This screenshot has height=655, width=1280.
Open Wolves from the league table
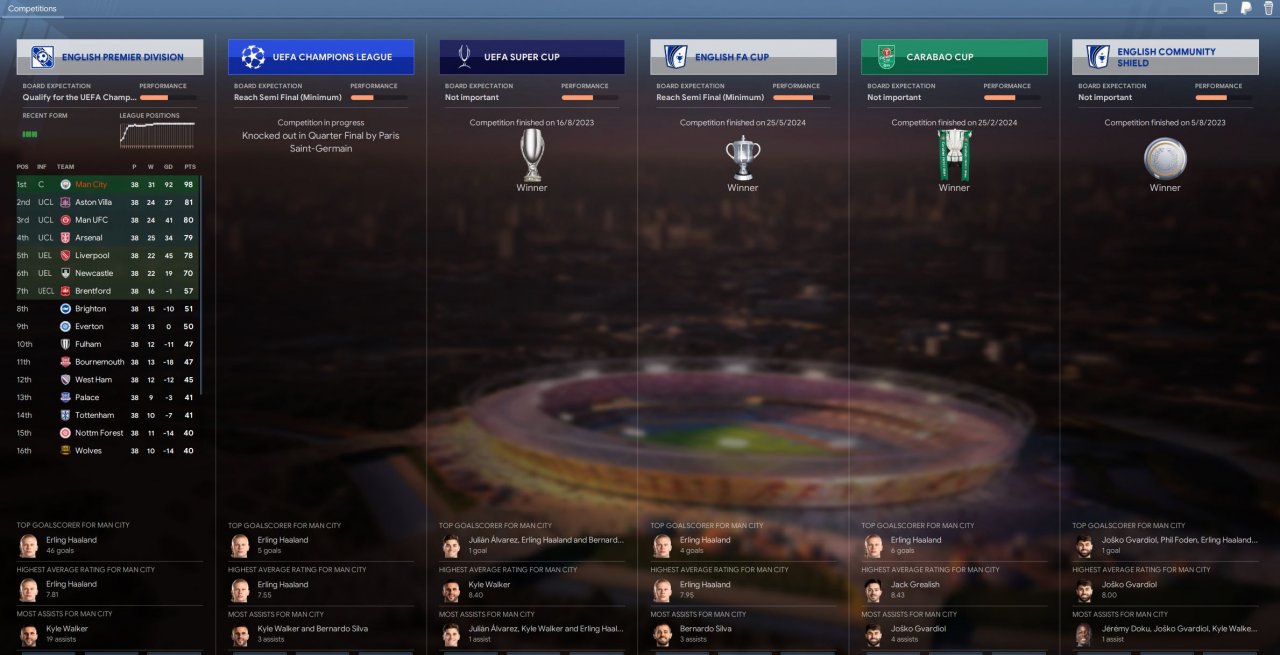88,451
